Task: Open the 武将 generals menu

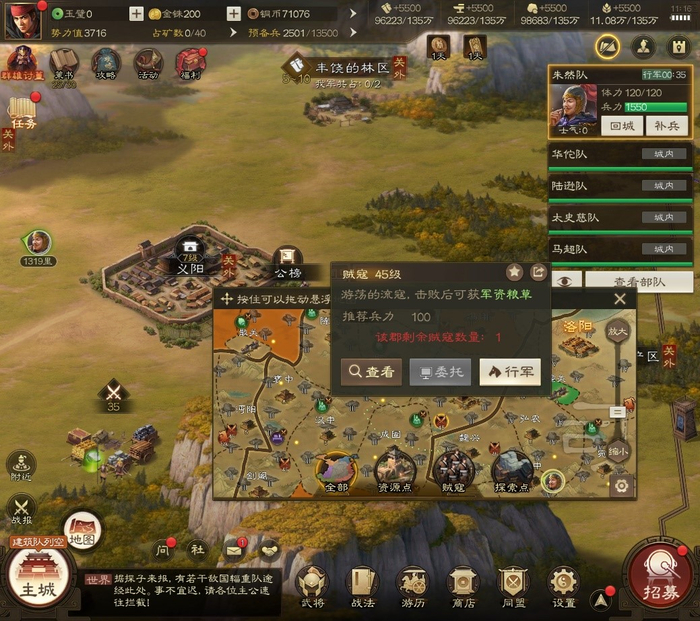Action: click(x=311, y=586)
